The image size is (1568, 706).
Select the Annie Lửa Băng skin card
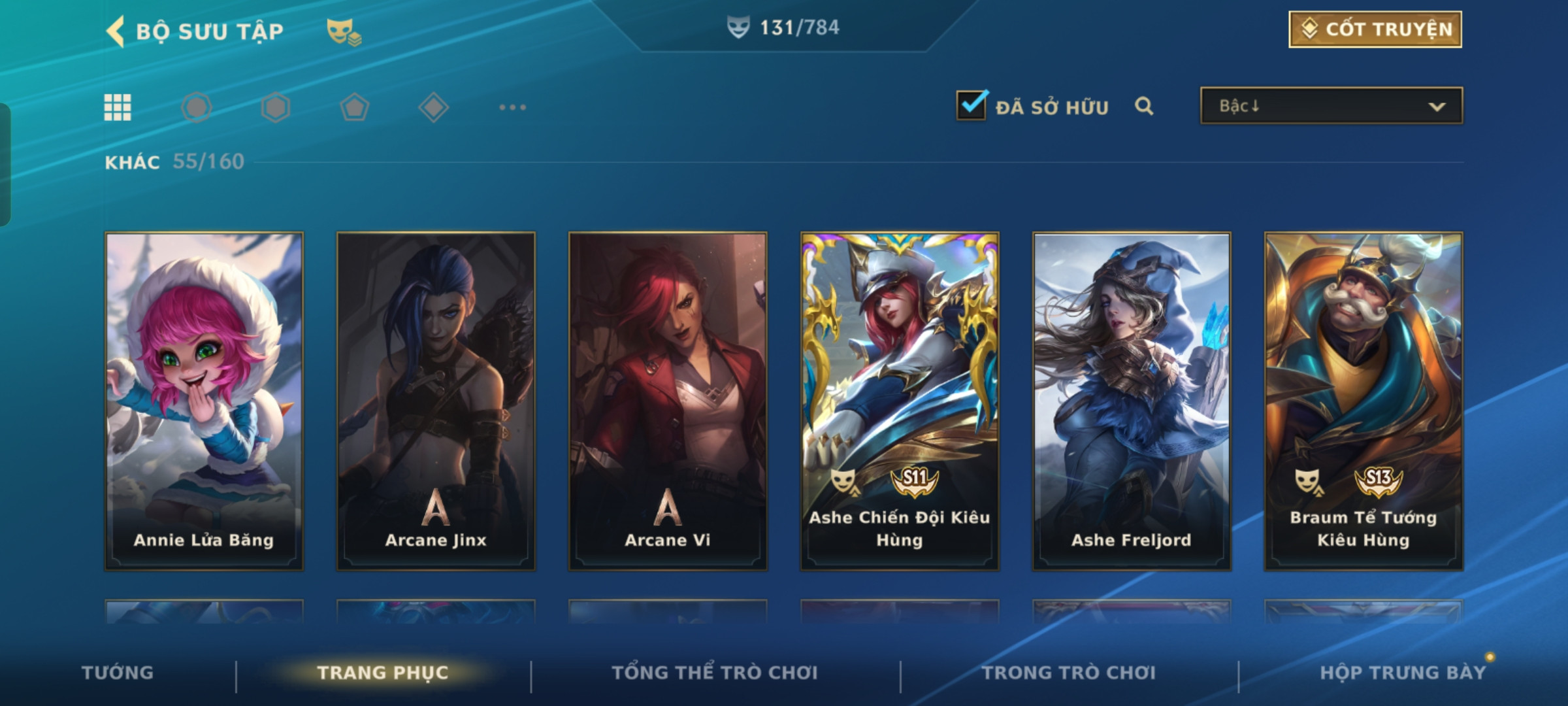click(204, 401)
